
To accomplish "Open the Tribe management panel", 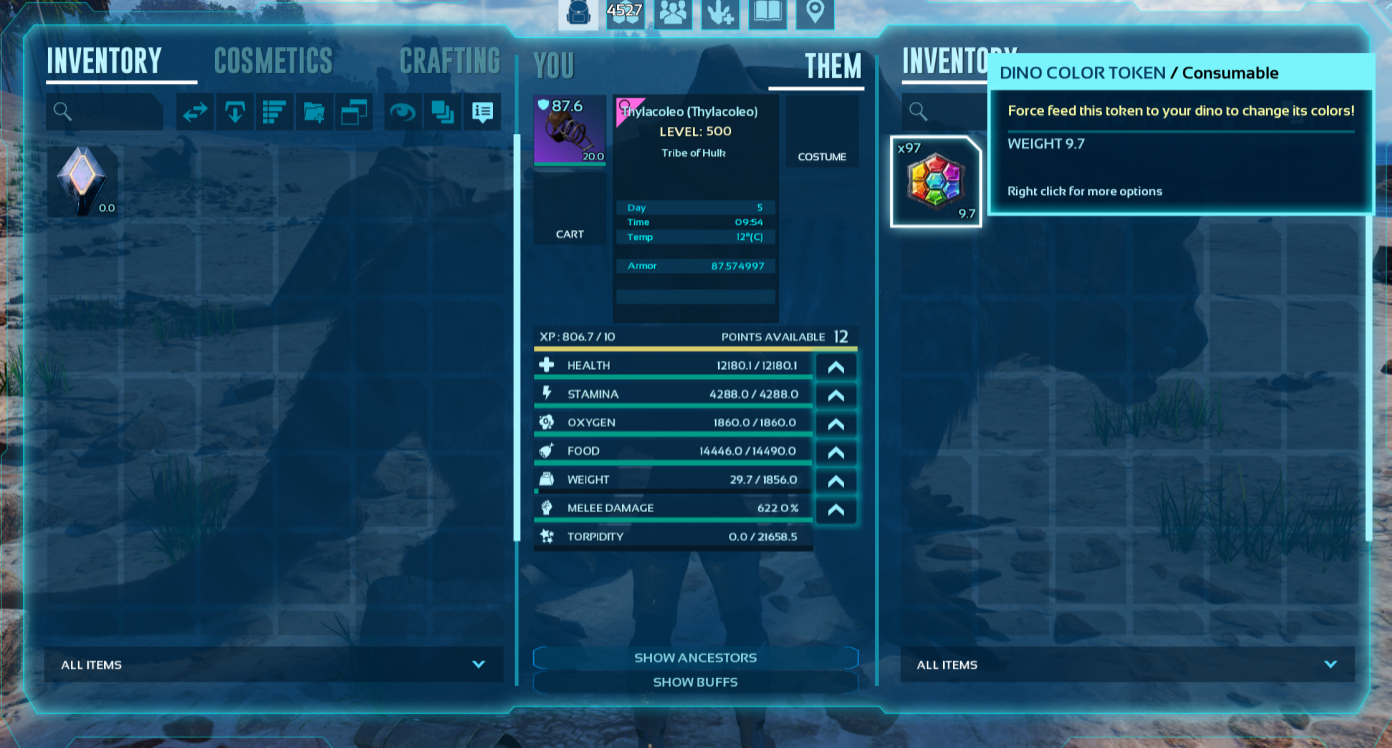I will (x=673, y=14).
